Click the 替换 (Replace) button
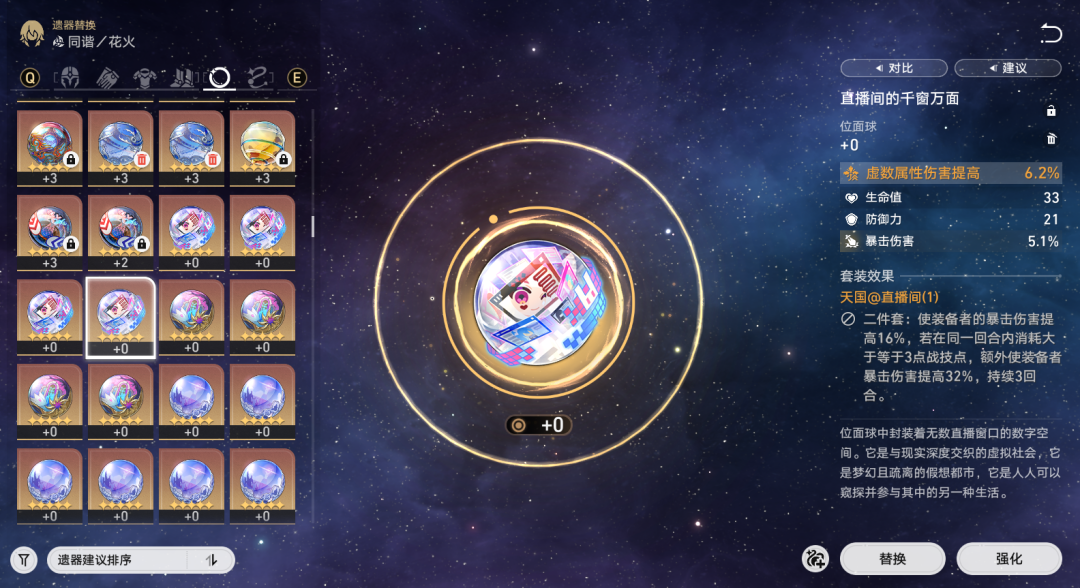 (892, 559)
